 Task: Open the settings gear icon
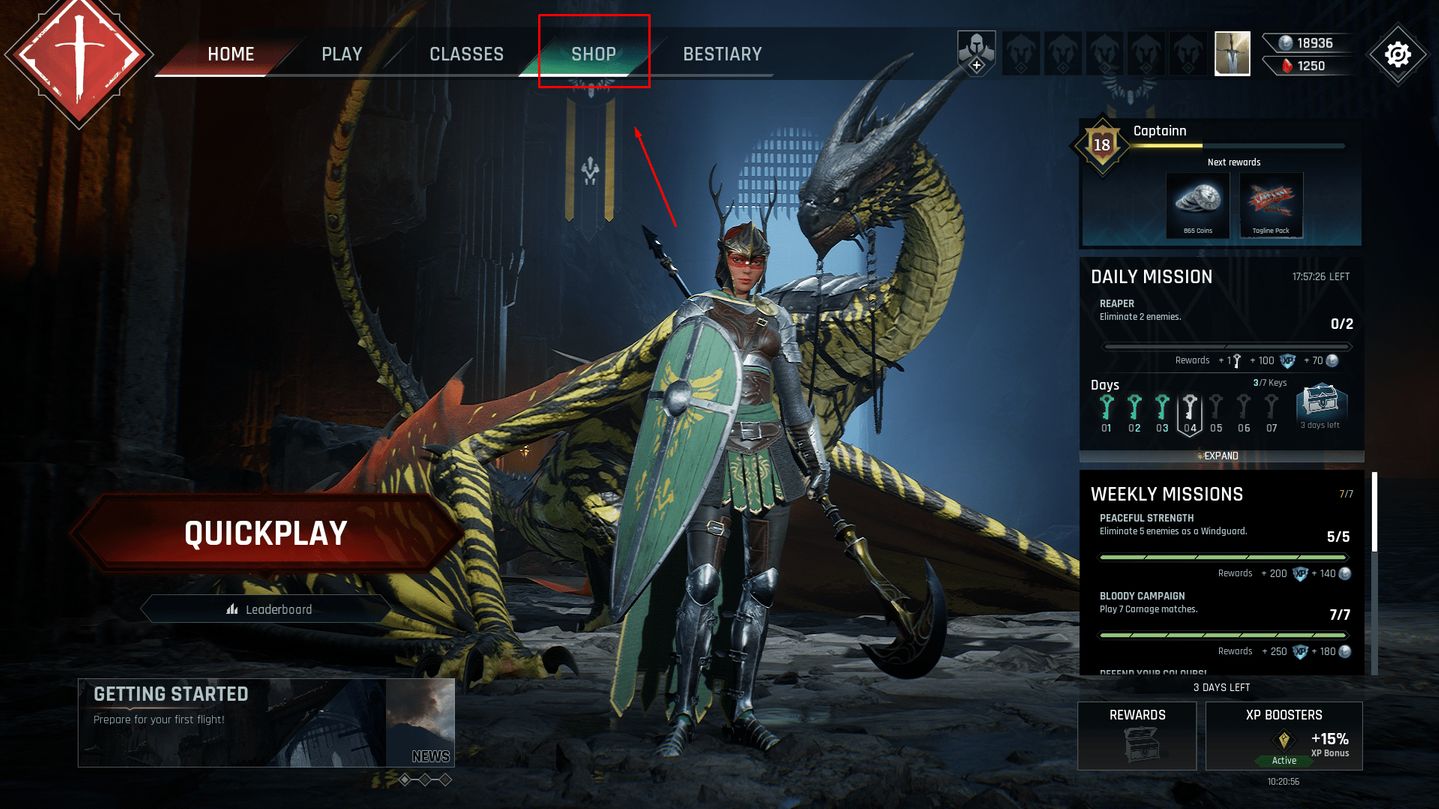pos(1397,54)
